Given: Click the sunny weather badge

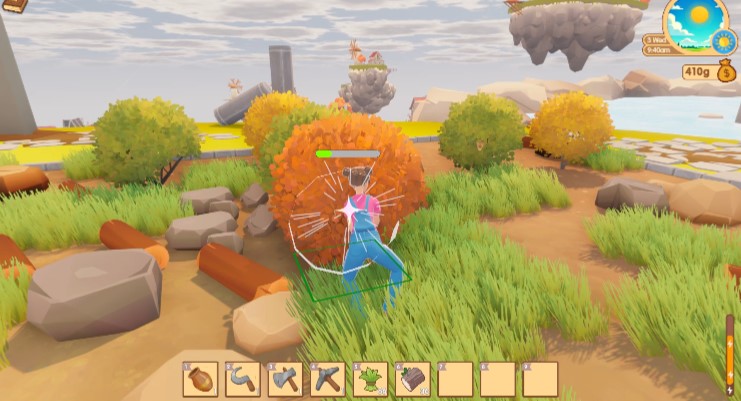Looking at the screenshot, I should tap(726, 41).
